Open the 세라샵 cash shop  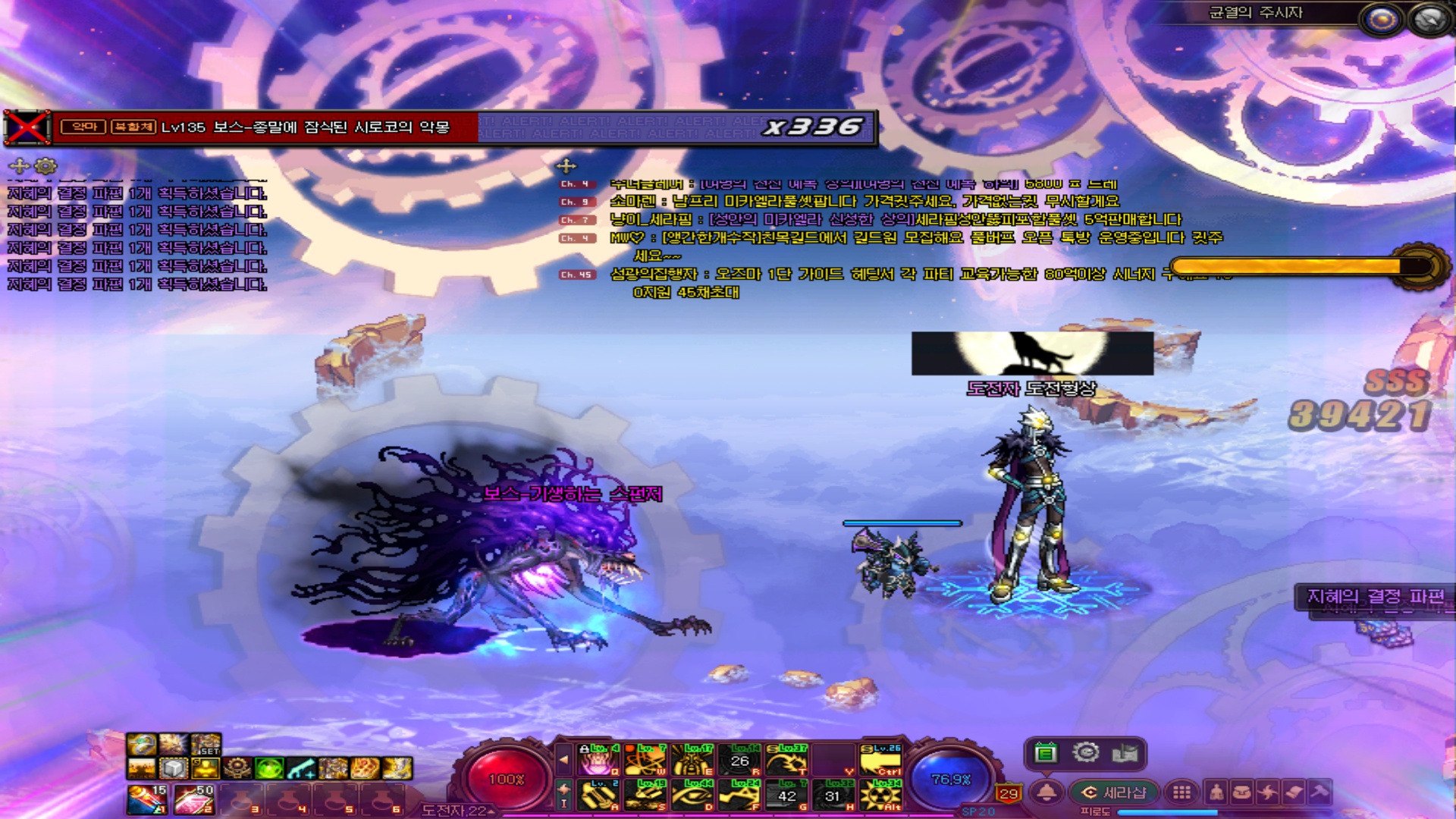point(1114,792)
